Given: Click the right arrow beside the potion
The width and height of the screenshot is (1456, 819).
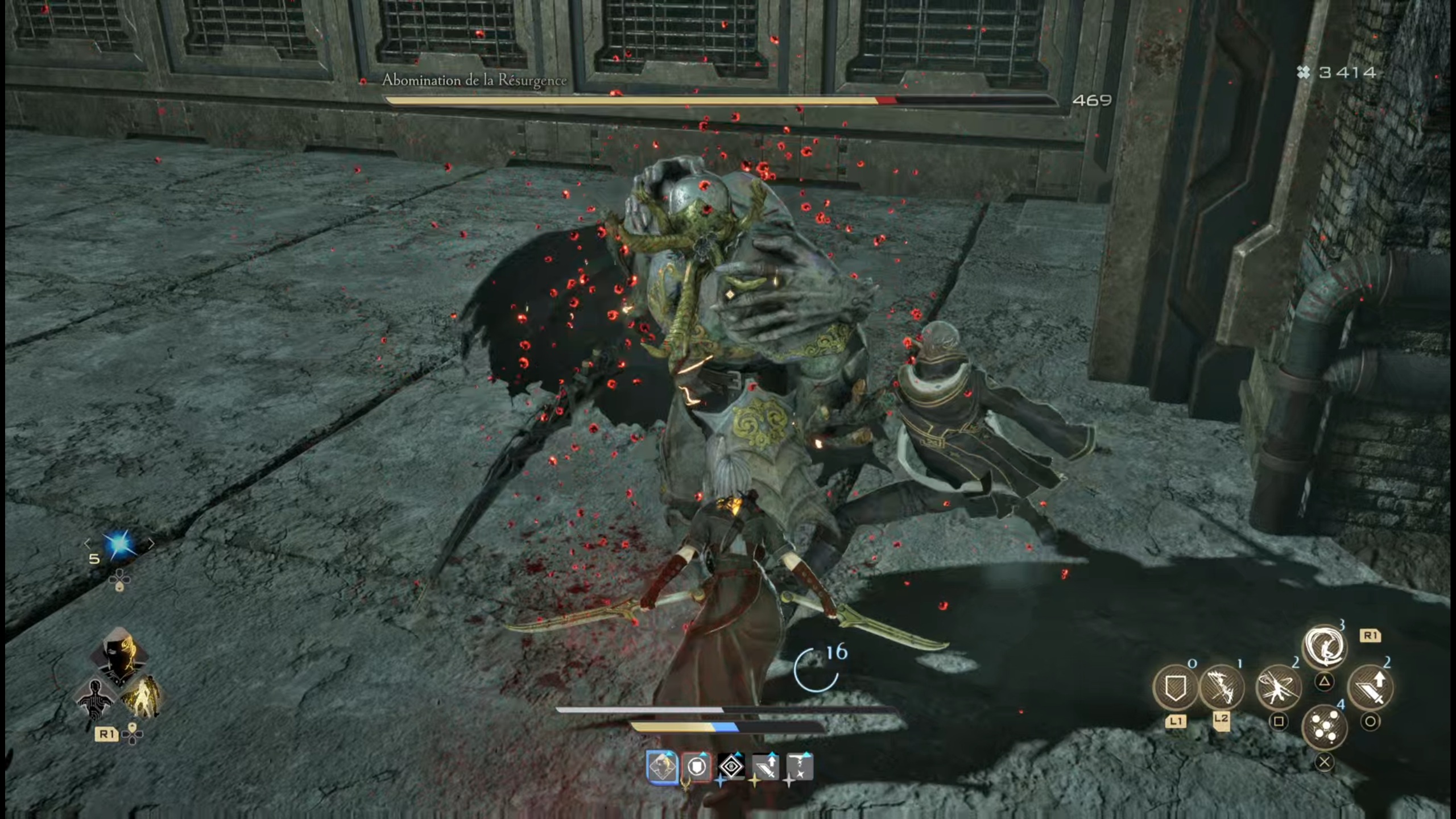Looking at the screenshot, I should point(152,545).
